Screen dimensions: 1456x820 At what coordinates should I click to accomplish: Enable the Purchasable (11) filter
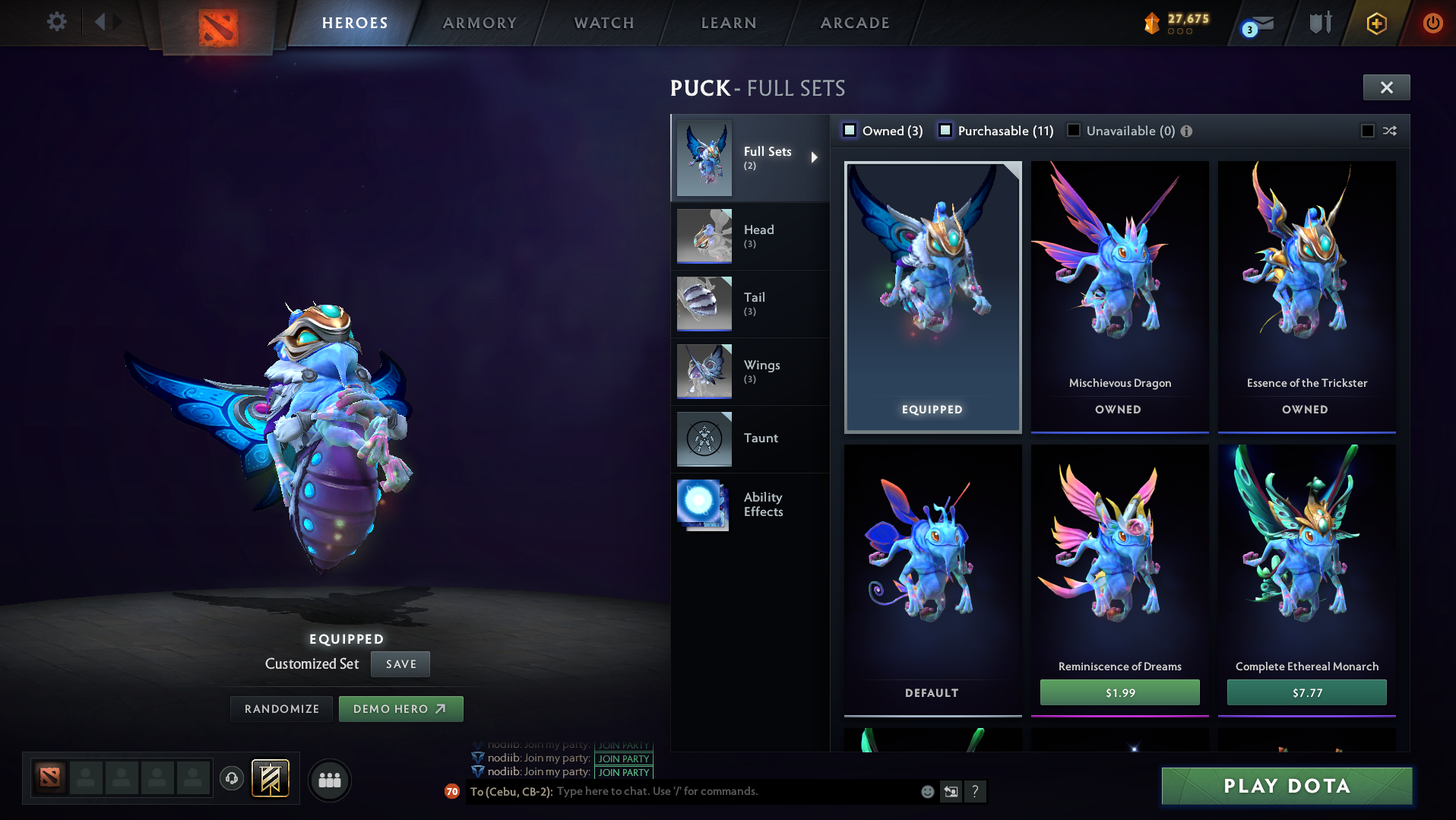pos(946,130)
